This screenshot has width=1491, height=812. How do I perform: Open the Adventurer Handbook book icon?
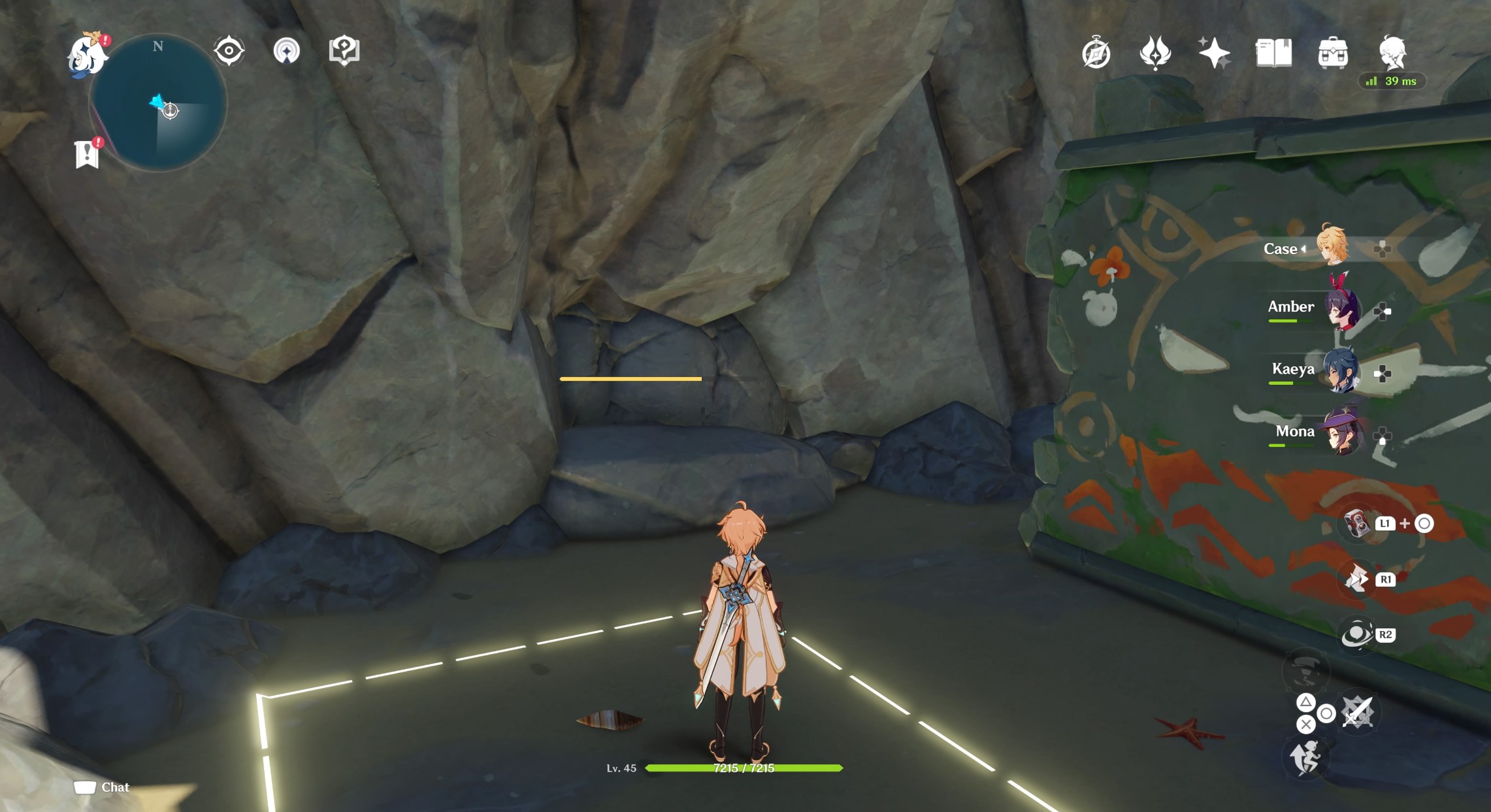tap(1273, 53)
